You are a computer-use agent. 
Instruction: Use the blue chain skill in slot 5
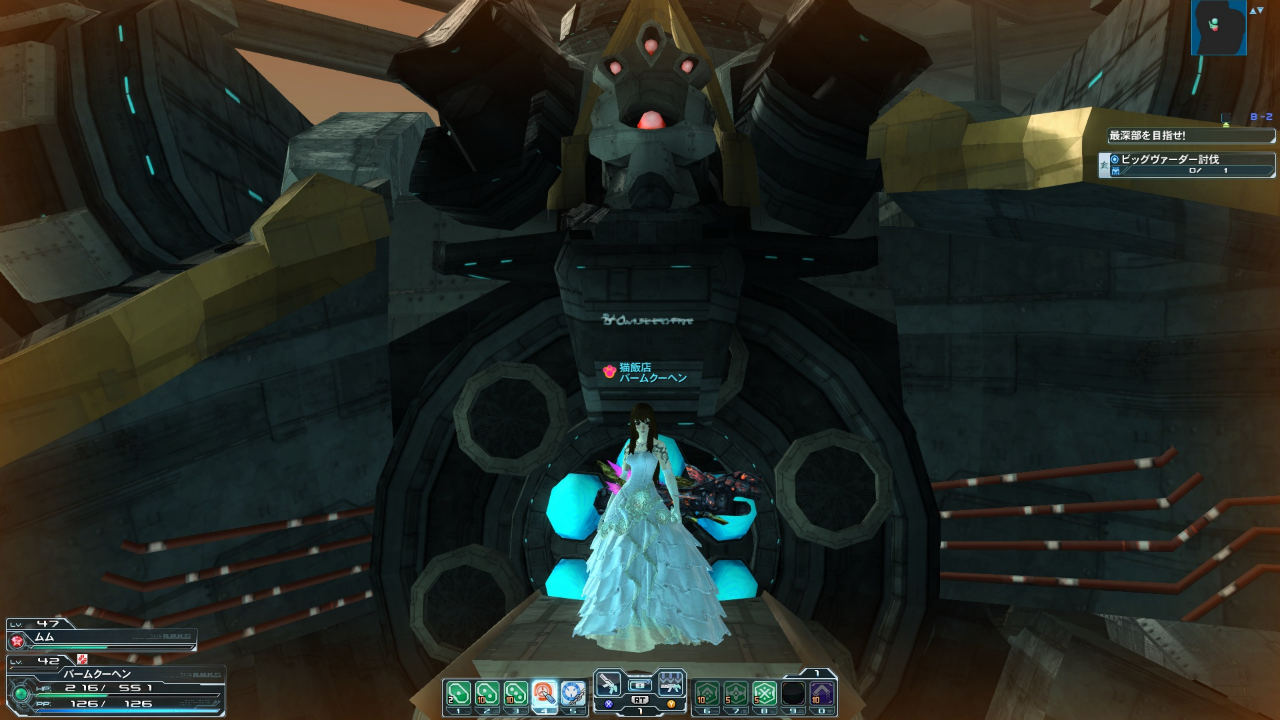coord(573,693)
